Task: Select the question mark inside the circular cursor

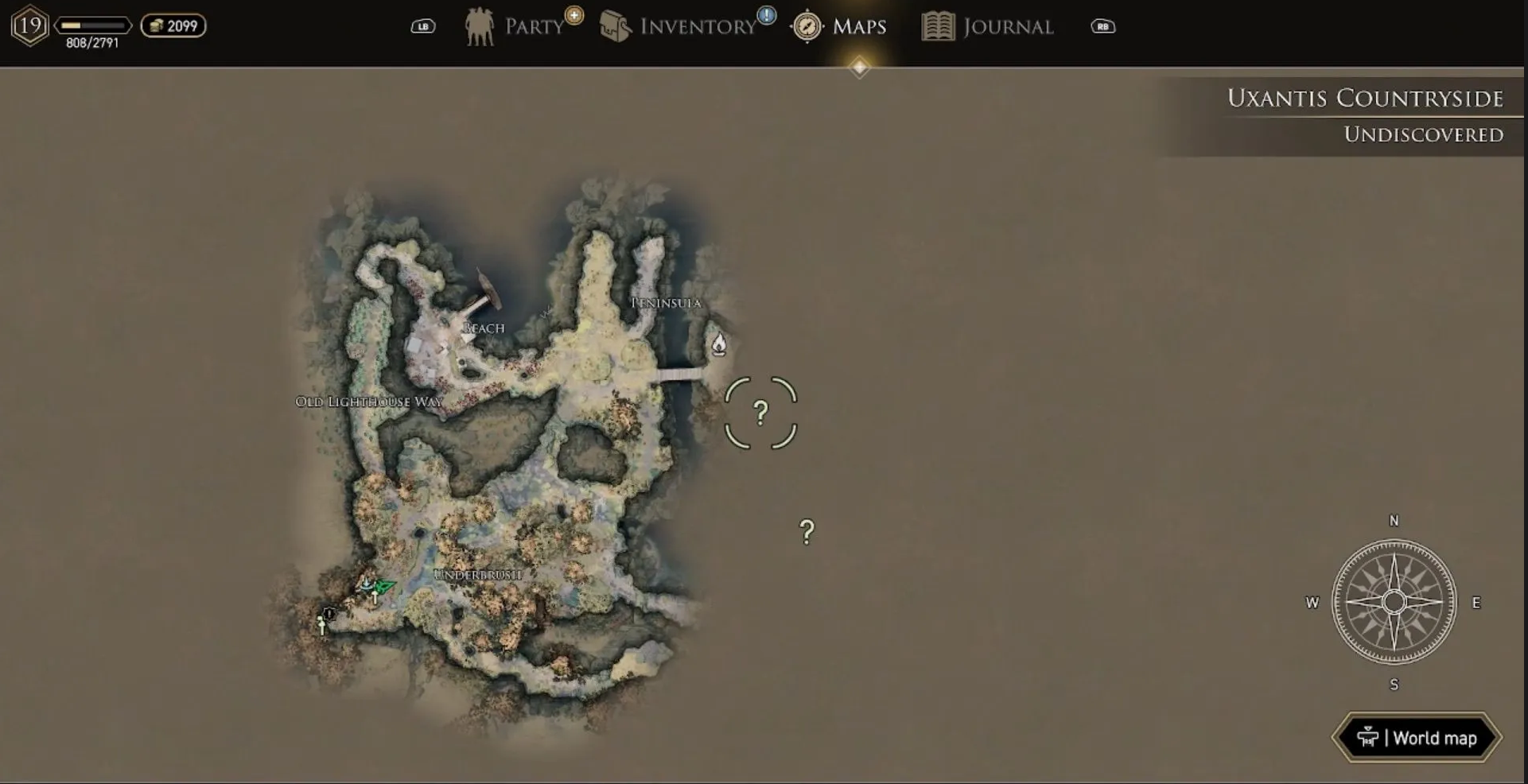Action: point(760,413)
